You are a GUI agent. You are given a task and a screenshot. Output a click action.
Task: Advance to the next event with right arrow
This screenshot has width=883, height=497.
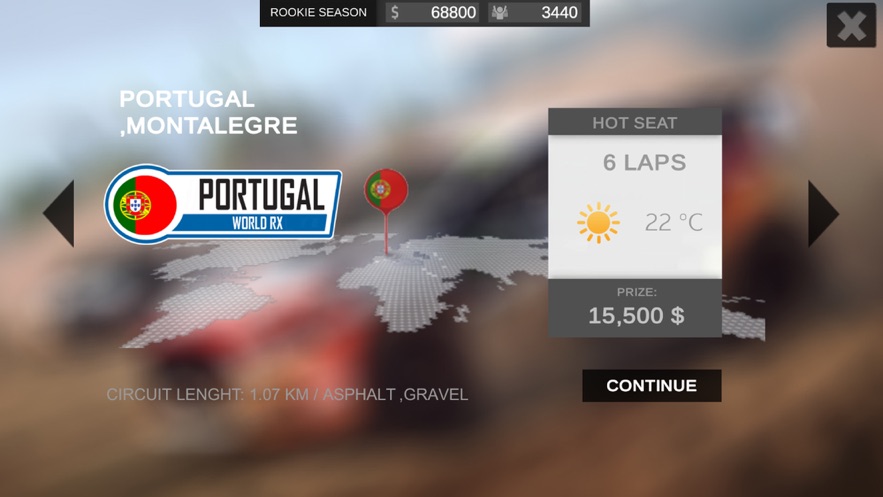click(x=822, y=213)
